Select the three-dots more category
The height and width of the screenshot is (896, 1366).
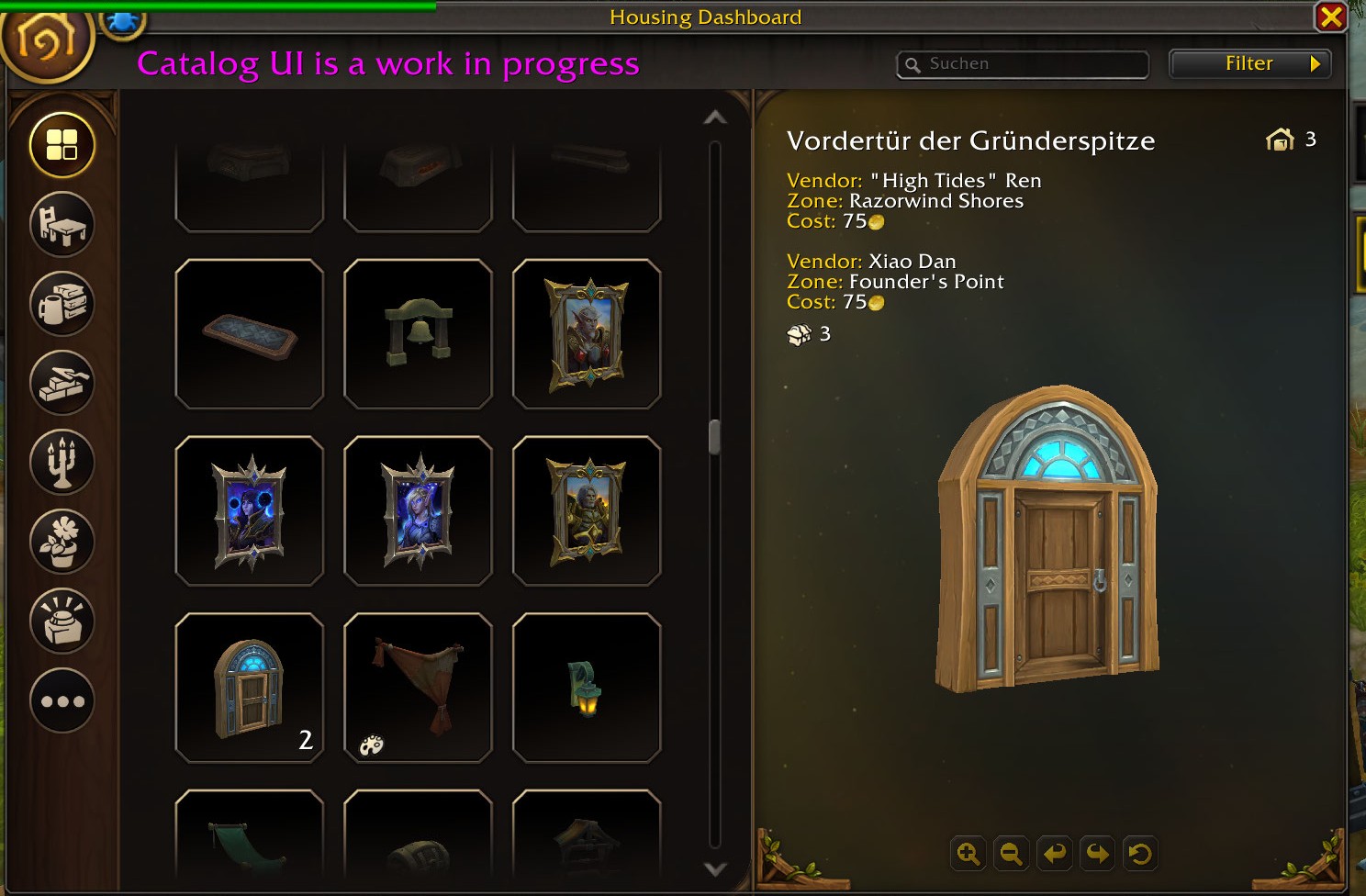tap(62, 701)
